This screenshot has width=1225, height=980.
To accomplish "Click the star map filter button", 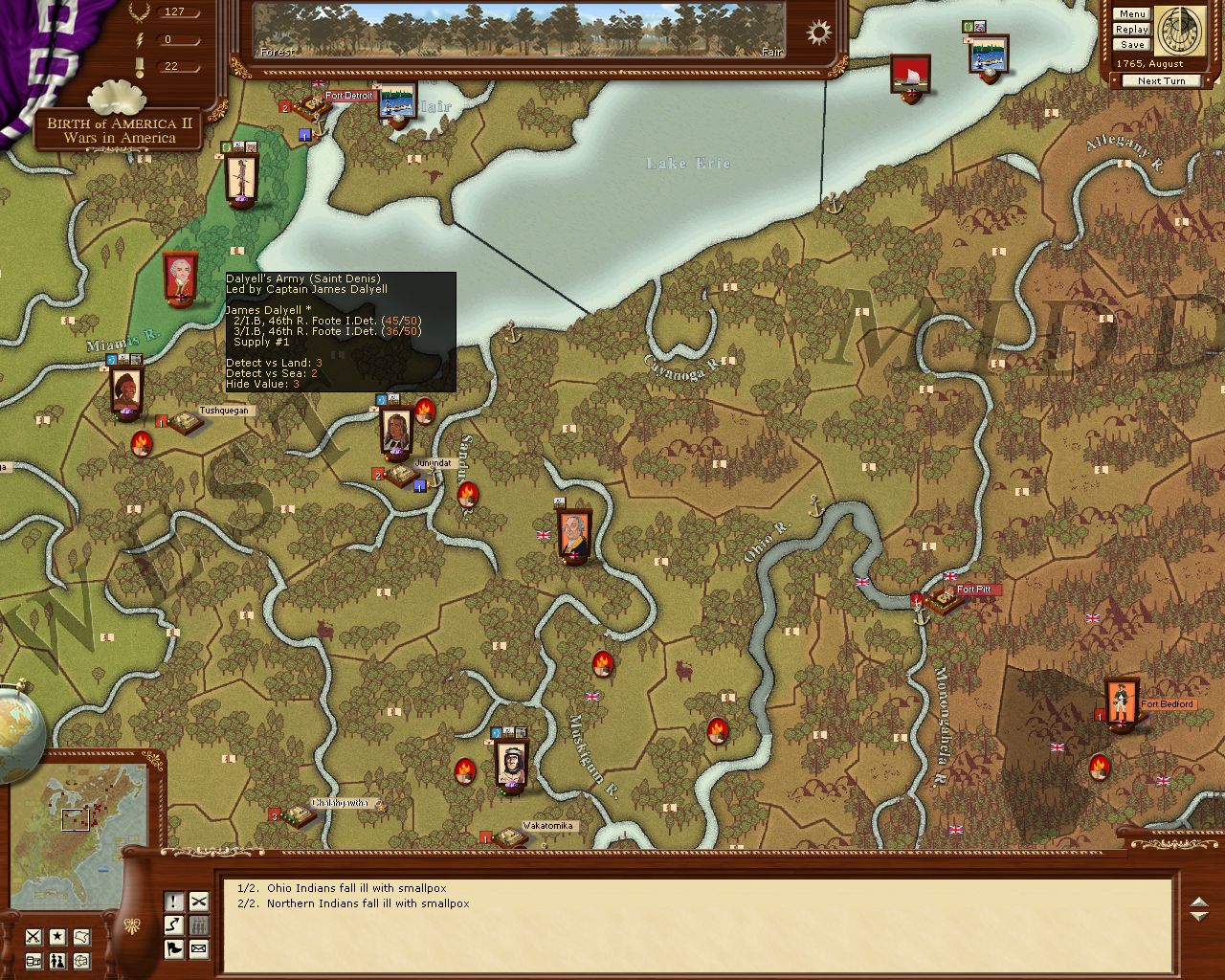I will point(58,937).
